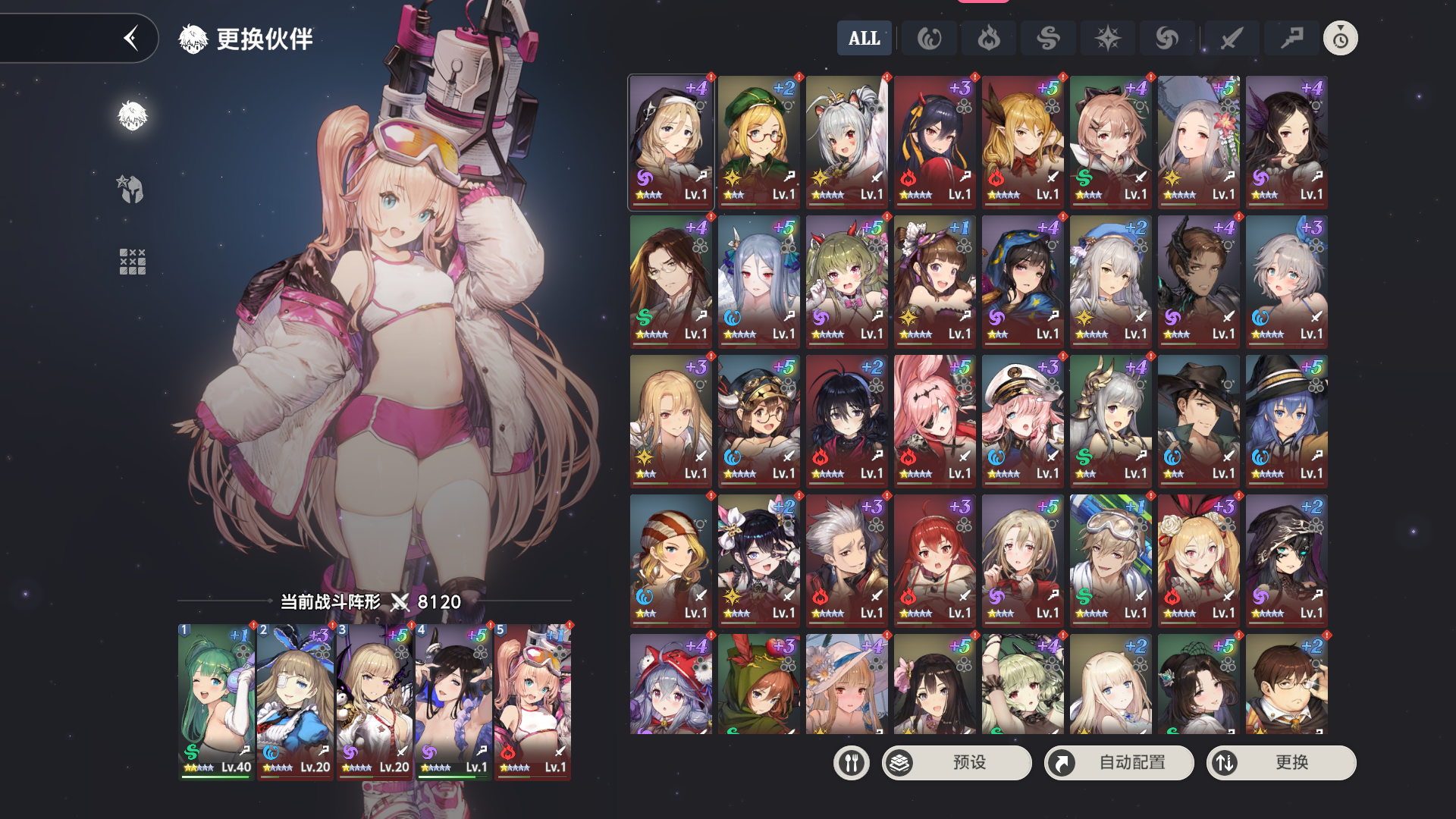Select the white captain hat pink-haired card
The width and height of the screenshot is (1456, 819).
(1022, 420)
